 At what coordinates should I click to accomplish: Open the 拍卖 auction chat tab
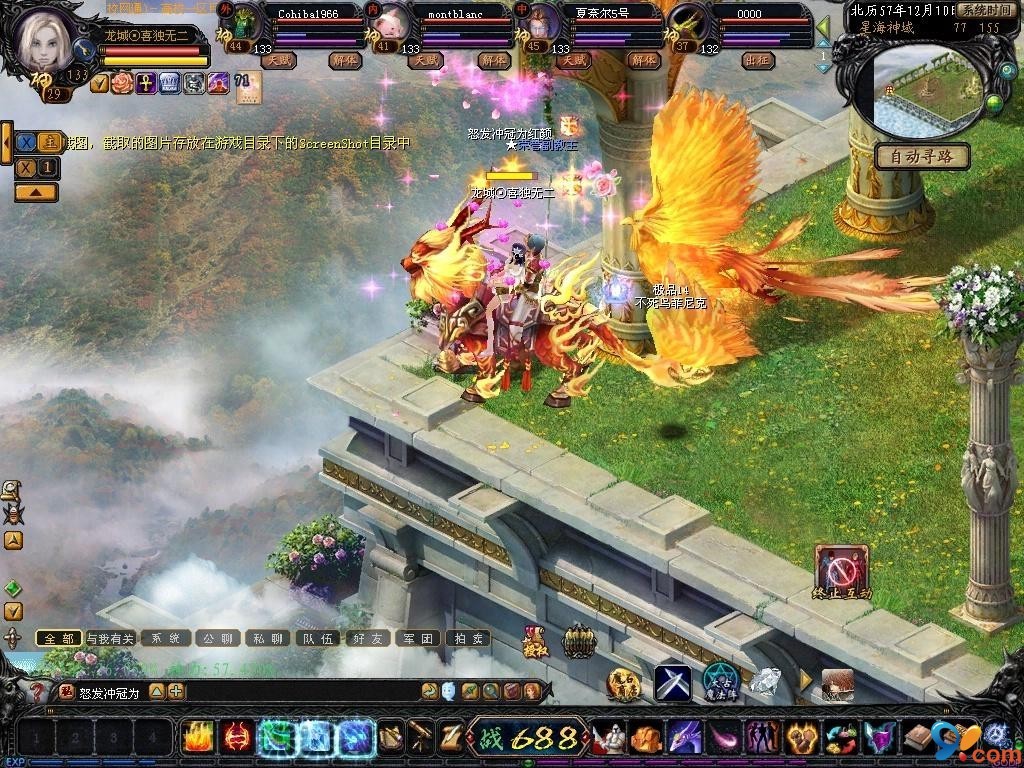tap(468, 638)
